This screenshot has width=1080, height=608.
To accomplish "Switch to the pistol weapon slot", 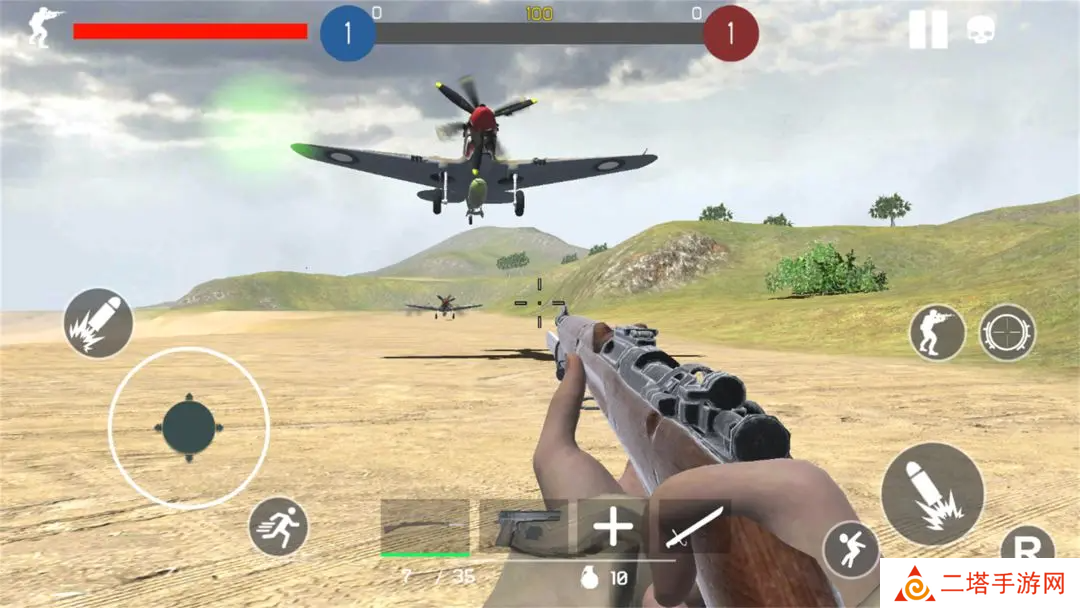I will pos(522,526).
